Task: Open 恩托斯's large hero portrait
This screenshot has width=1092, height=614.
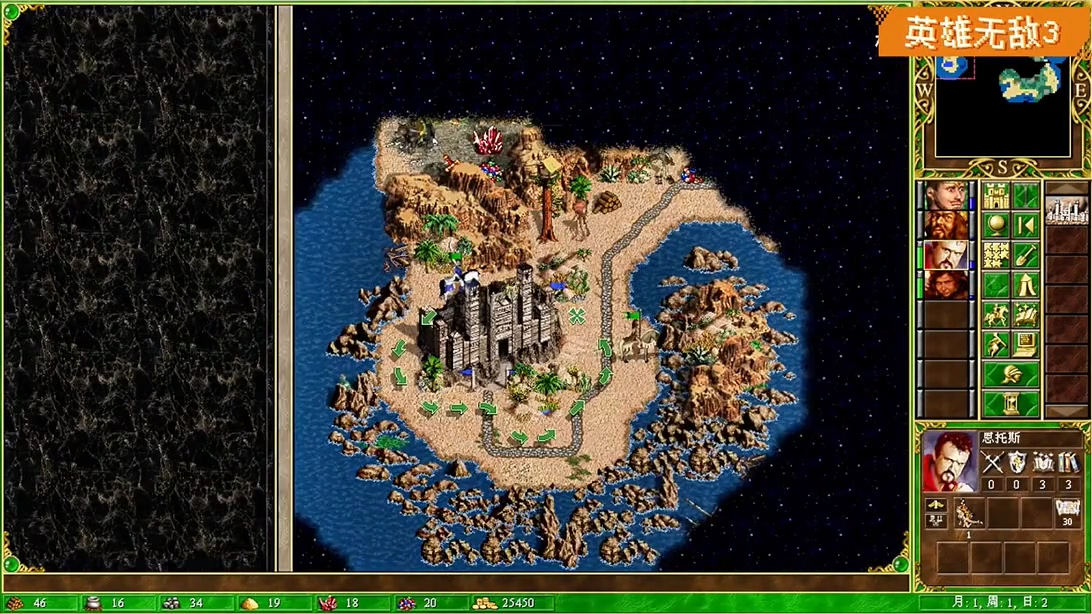Action: [x=948, y=461]
